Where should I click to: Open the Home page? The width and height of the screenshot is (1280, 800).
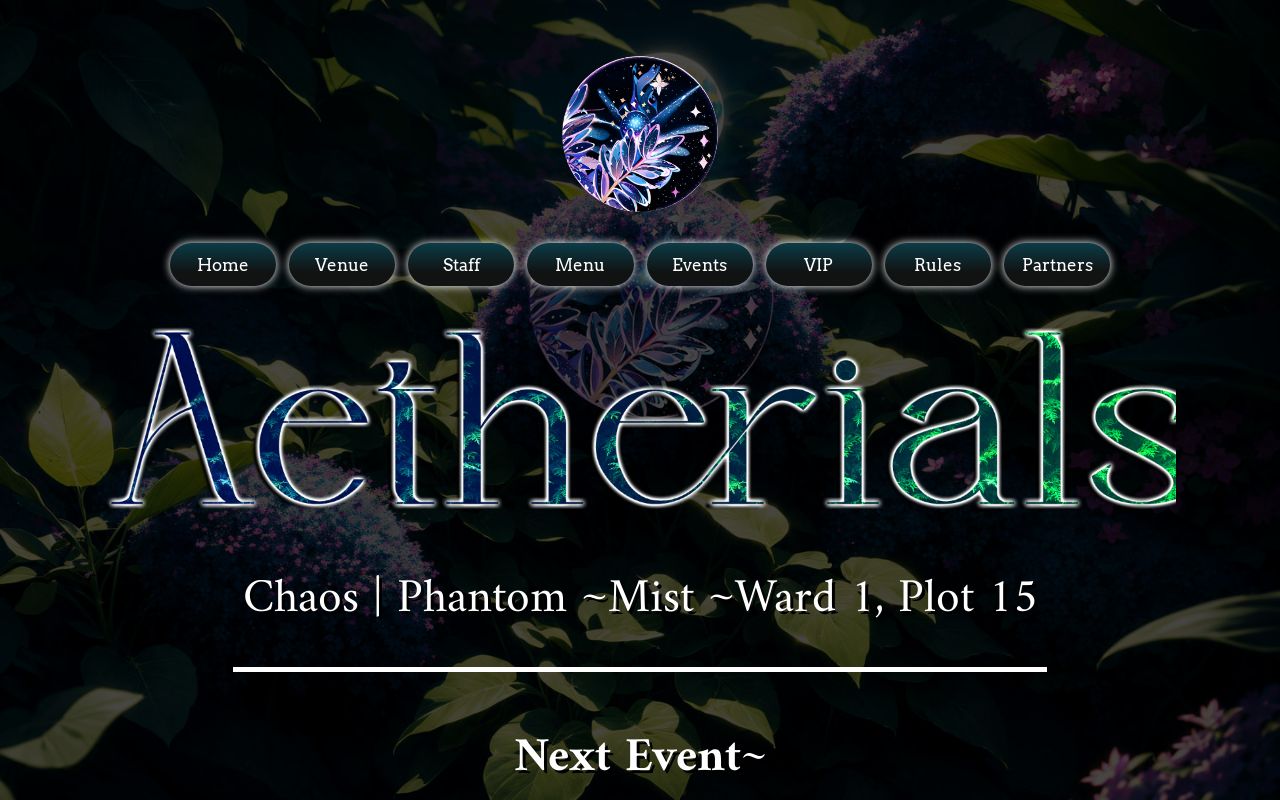click(x=222, y=265)
